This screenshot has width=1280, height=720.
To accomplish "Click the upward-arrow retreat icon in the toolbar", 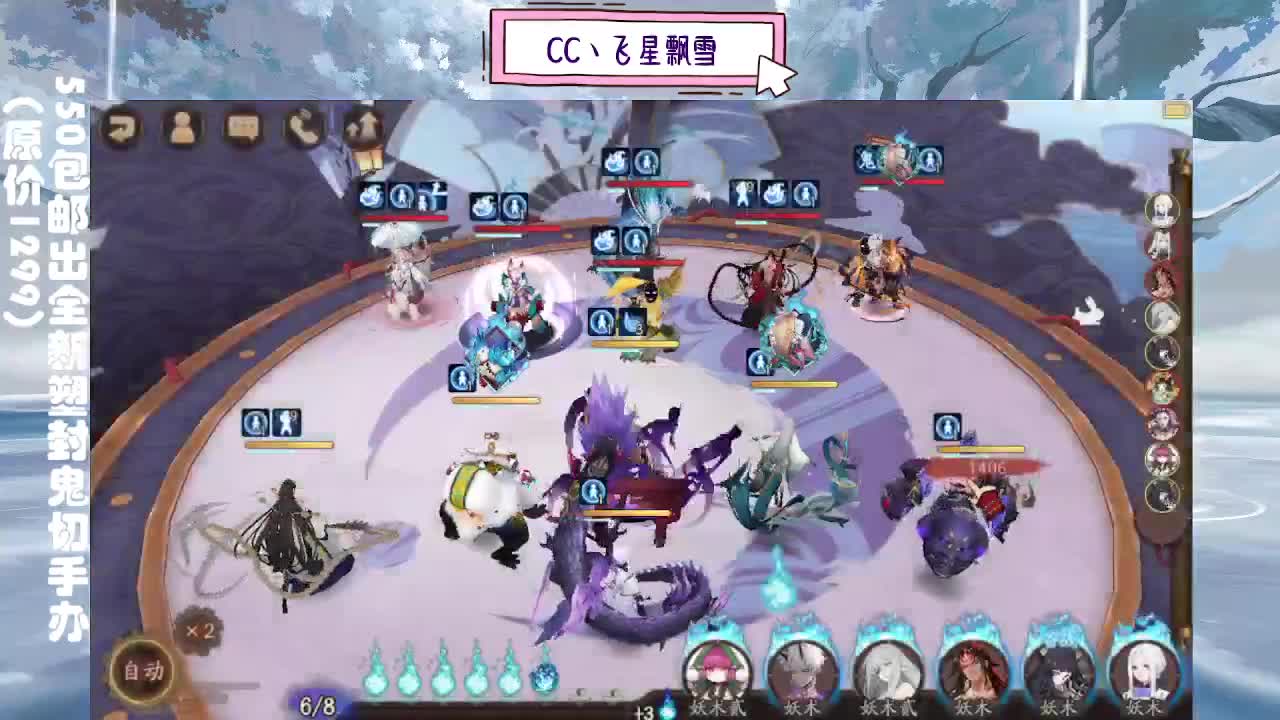I will click(366, 125).
